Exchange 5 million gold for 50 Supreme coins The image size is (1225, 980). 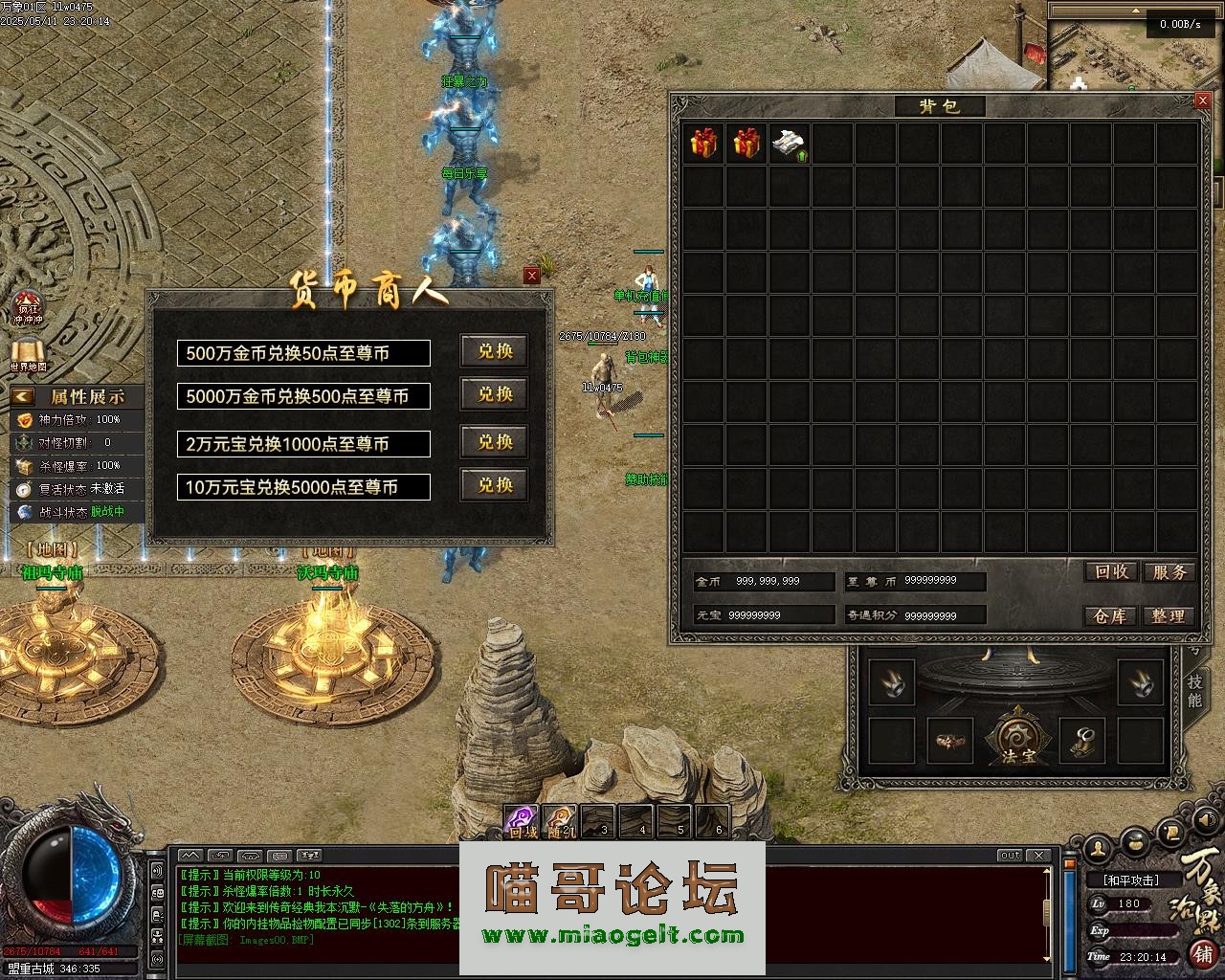494,351
